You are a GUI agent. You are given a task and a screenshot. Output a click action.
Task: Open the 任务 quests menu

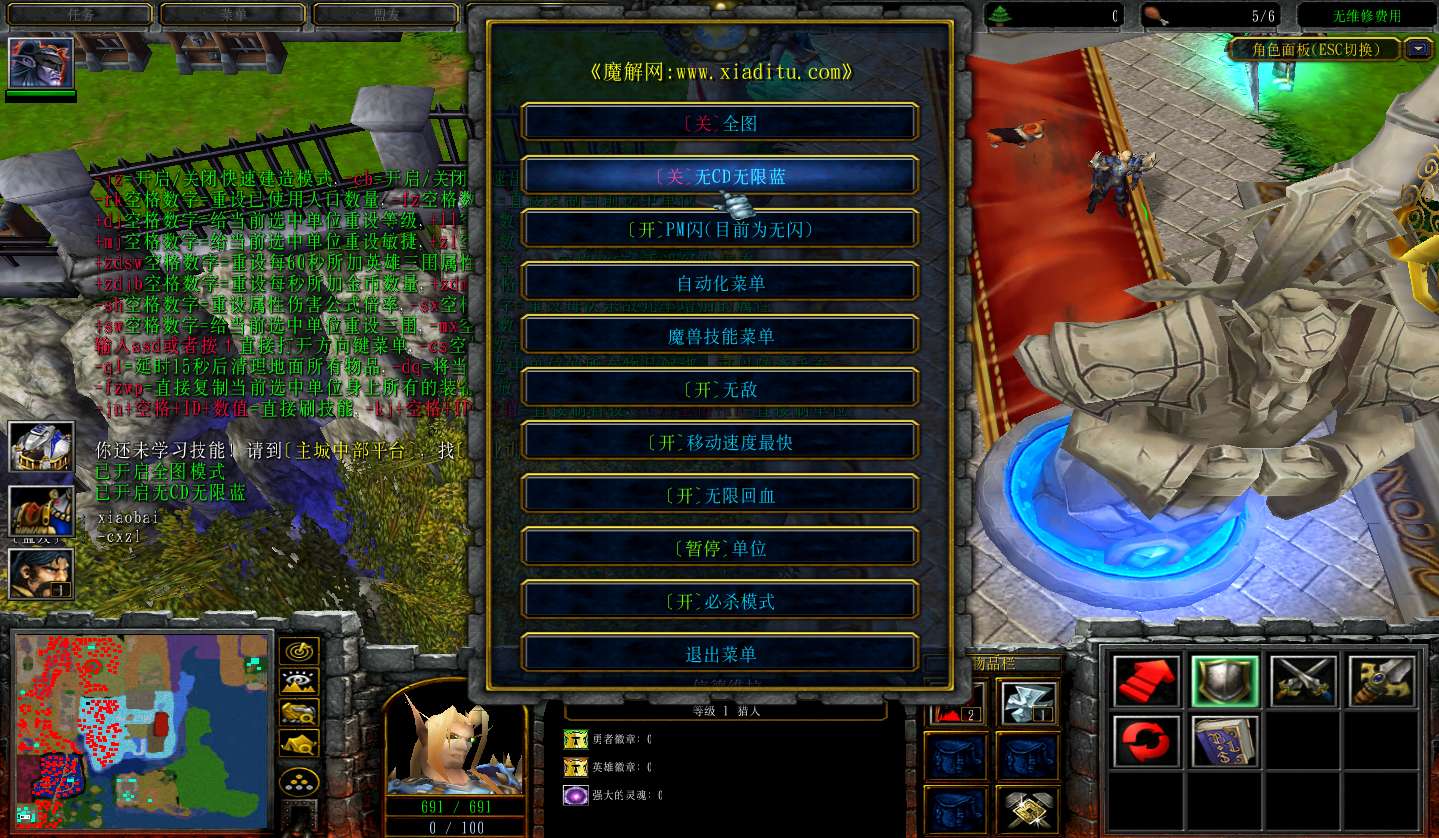click(81, 15)
